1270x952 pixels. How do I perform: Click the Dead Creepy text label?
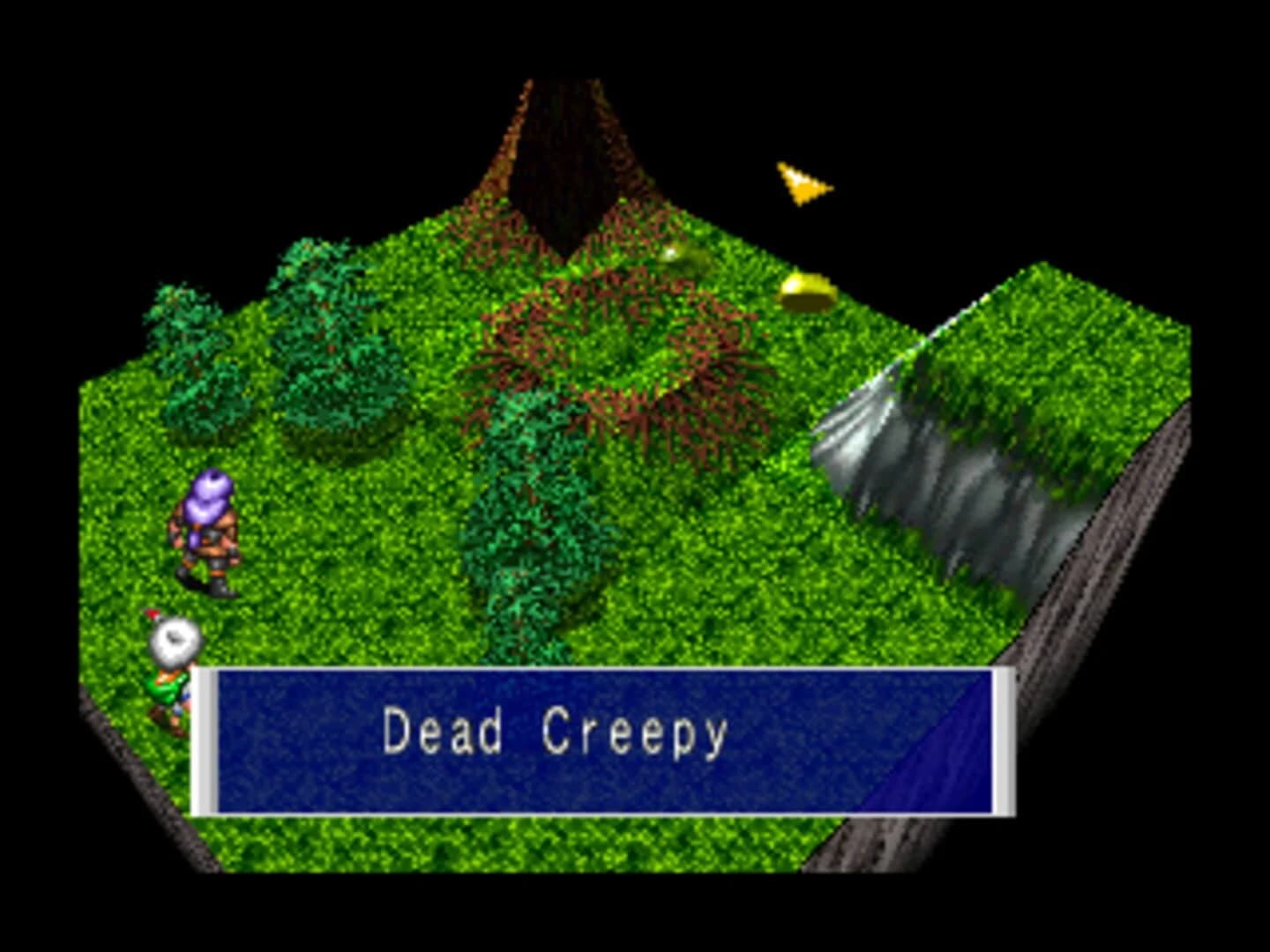click(554, 739)
